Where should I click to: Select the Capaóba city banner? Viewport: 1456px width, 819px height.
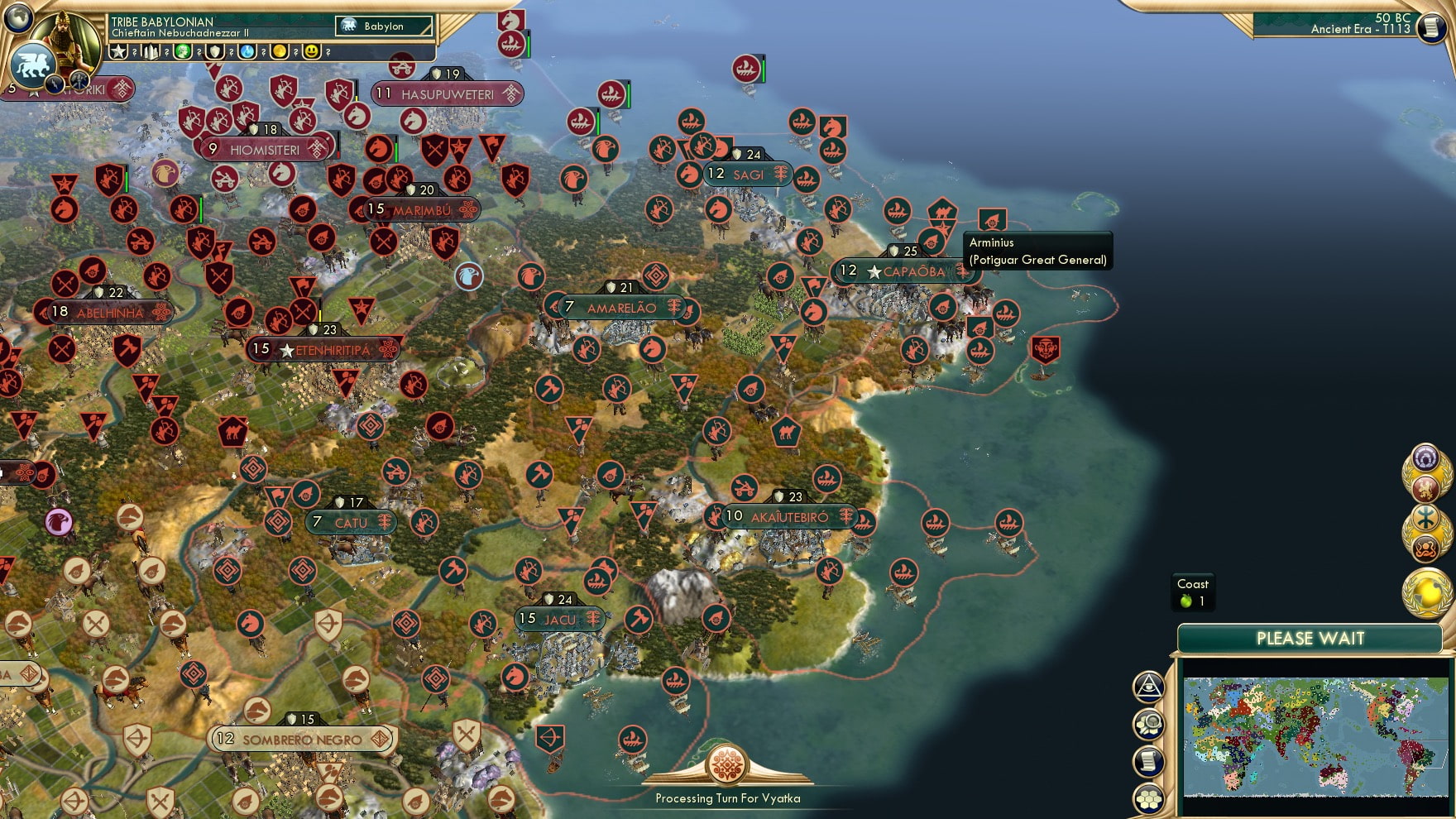click(904, 271)
